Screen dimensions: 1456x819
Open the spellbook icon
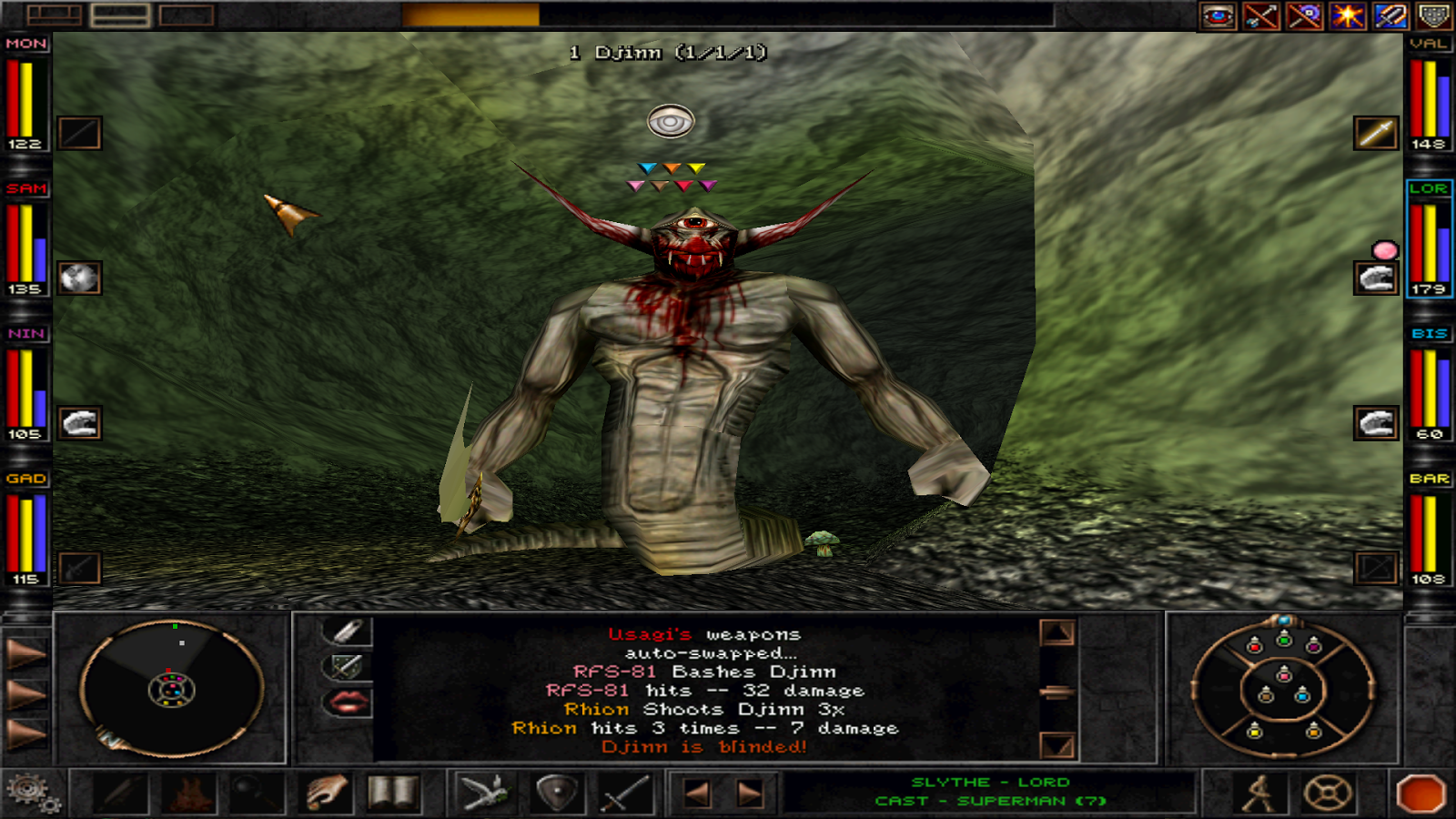point(394,792)
